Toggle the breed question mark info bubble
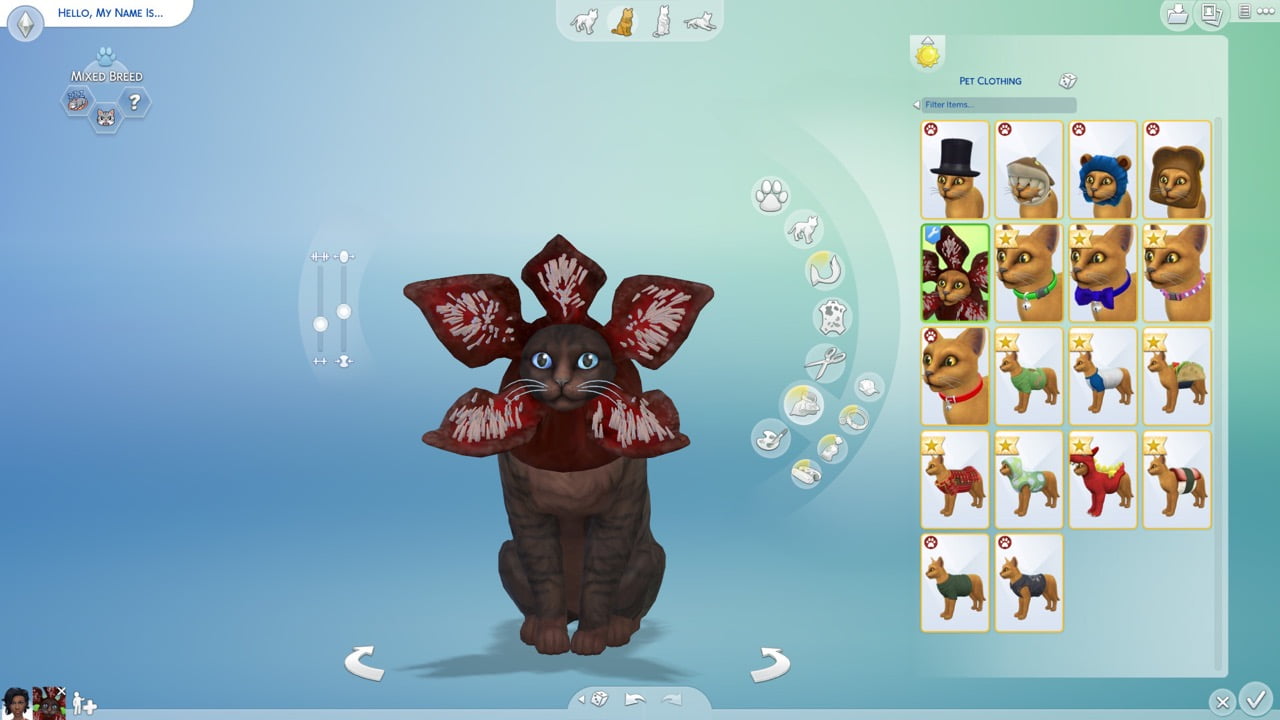 (133, 100)
